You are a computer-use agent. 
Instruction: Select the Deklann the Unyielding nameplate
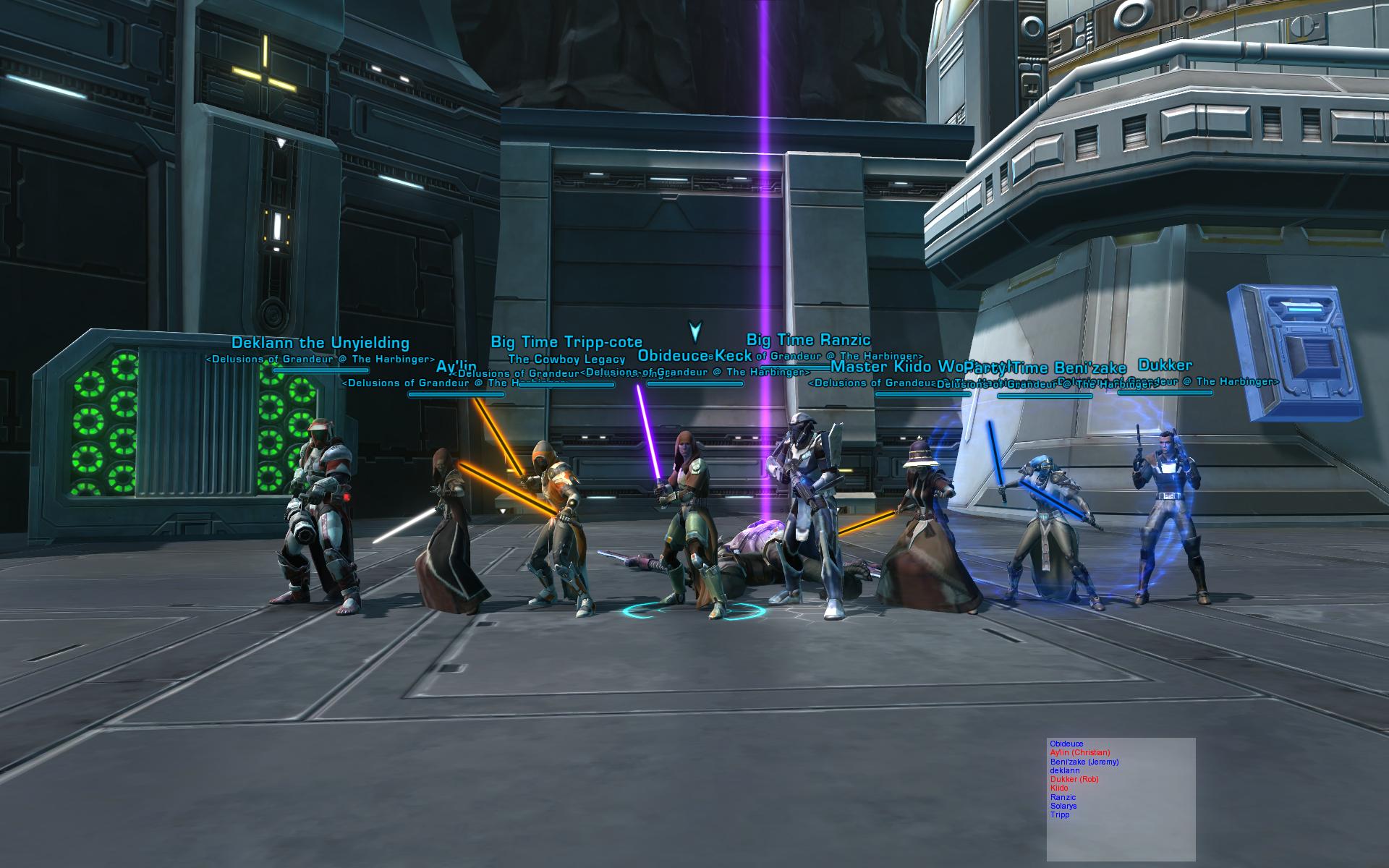(320, 344)
